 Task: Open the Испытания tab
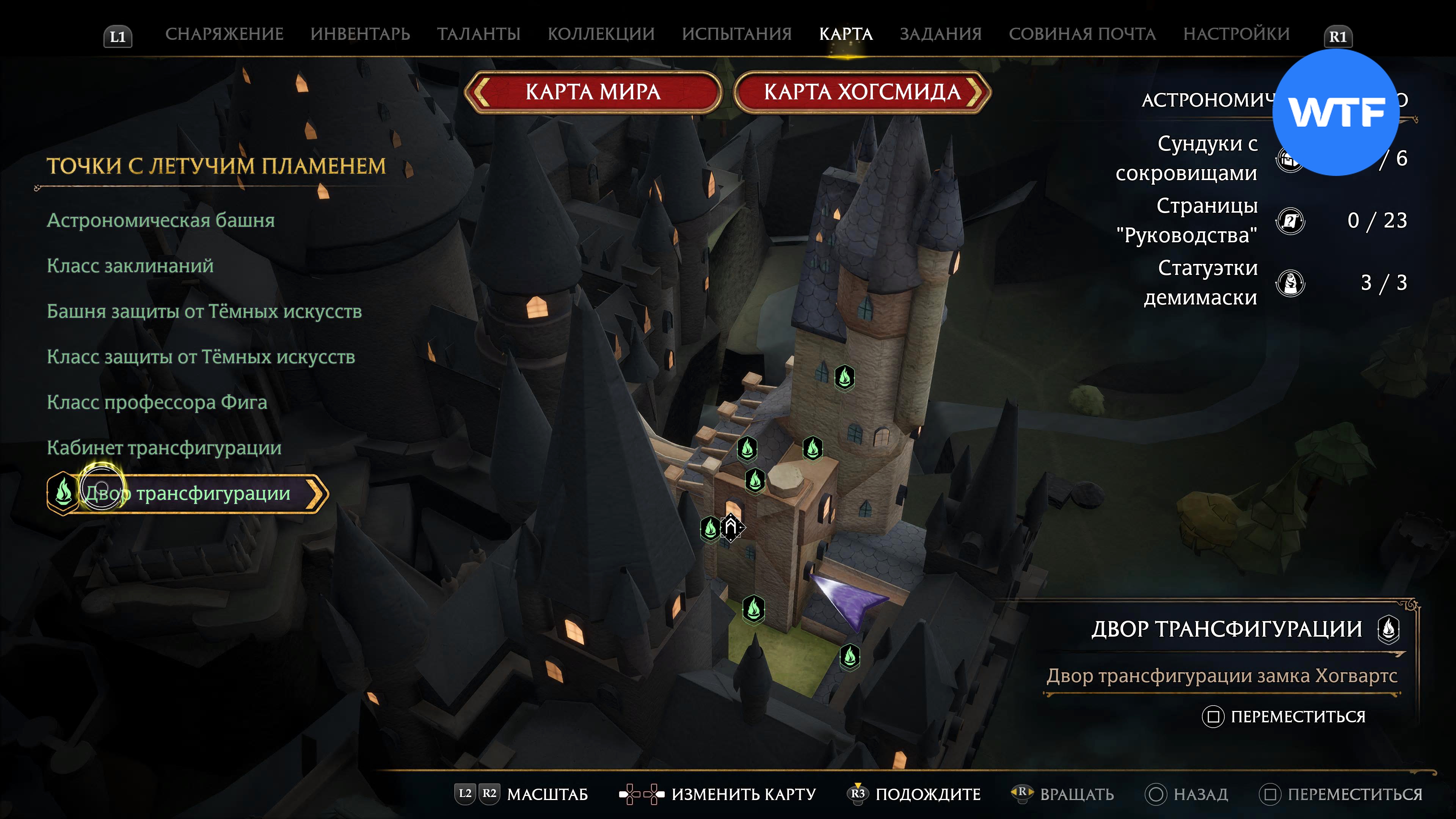click(736, 34)
